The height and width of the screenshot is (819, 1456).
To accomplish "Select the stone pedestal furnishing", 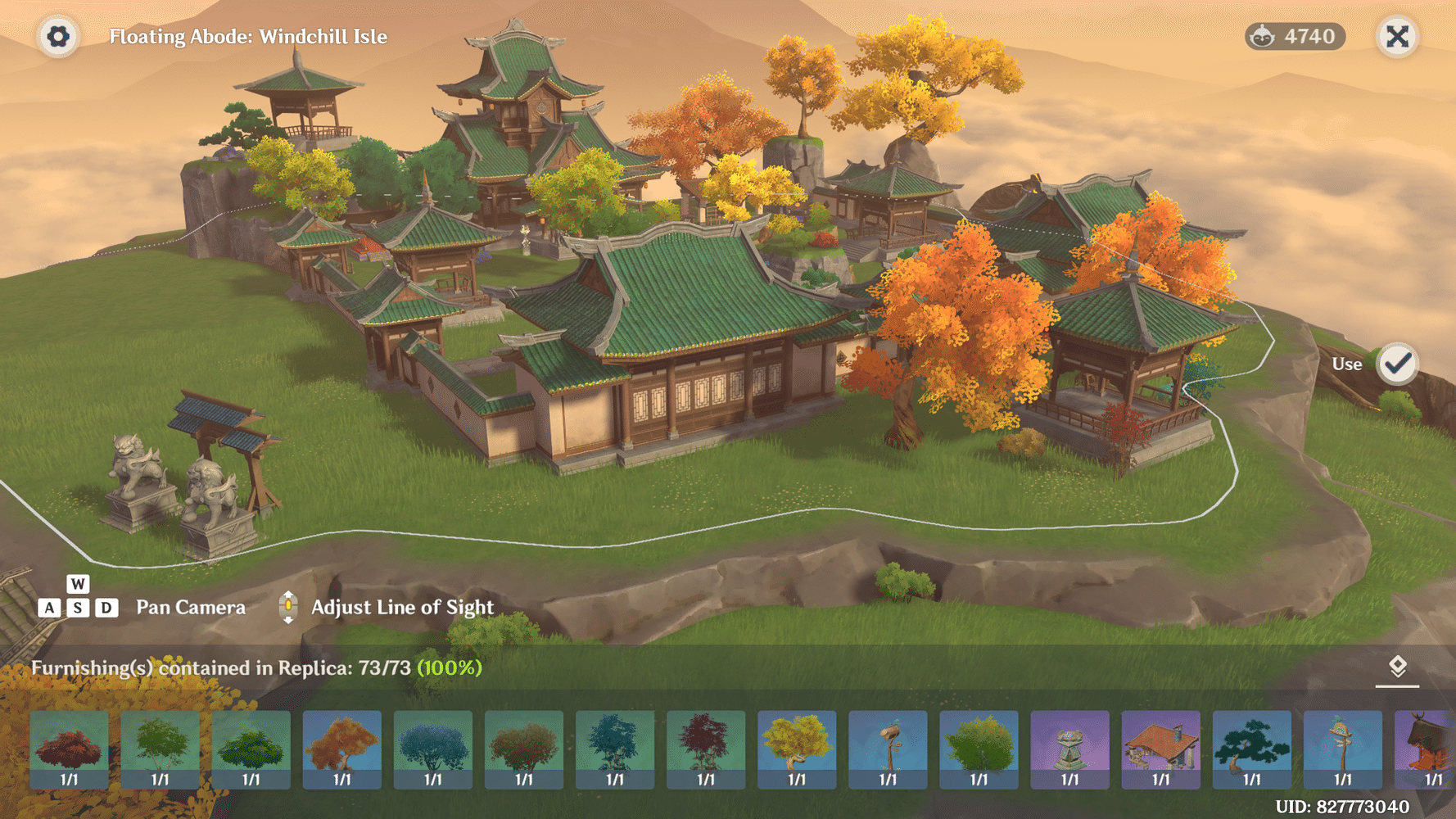I will pyautogui.click(x=1069, y=749).
